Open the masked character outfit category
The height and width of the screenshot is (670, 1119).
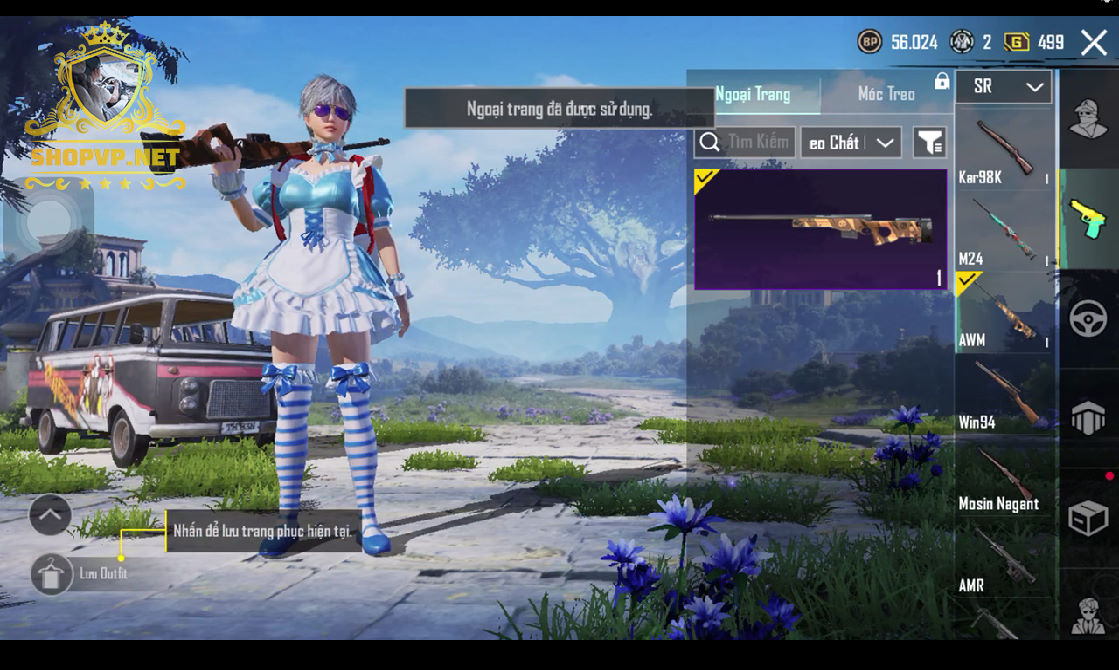click(x=1088, y=119)
